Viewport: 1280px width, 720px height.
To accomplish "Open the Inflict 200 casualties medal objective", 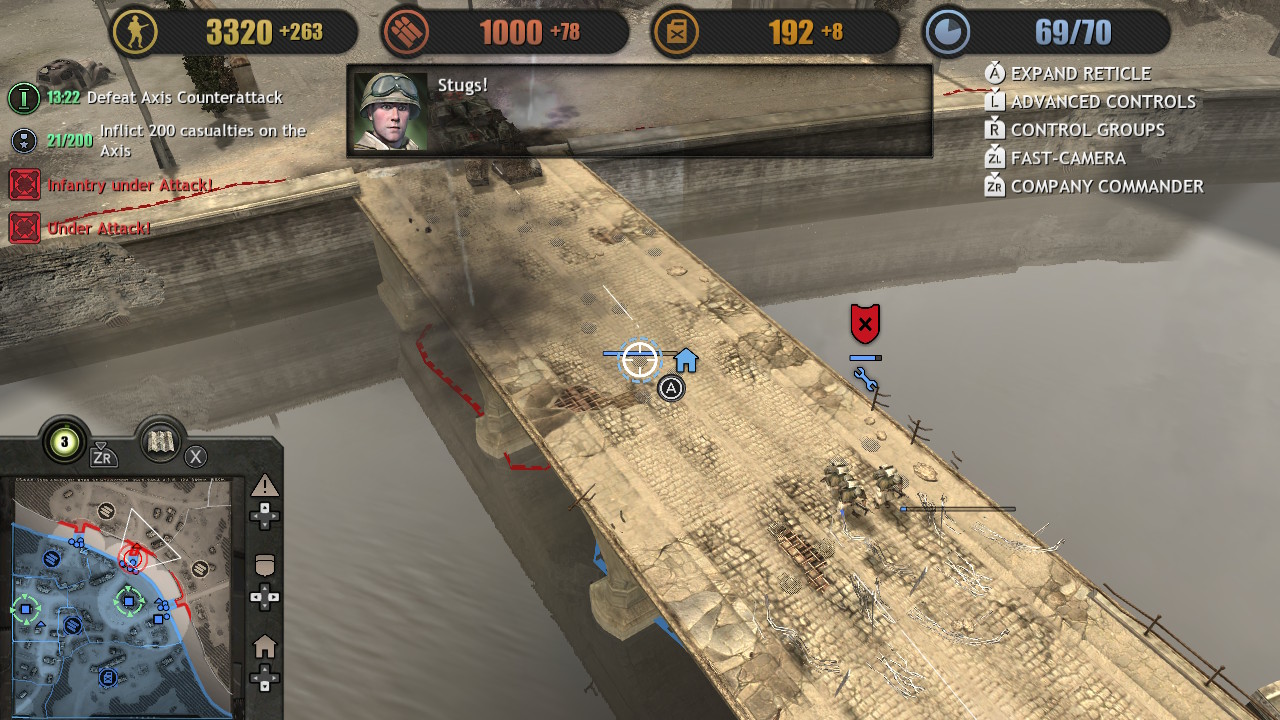I will [x=25, y=141].
